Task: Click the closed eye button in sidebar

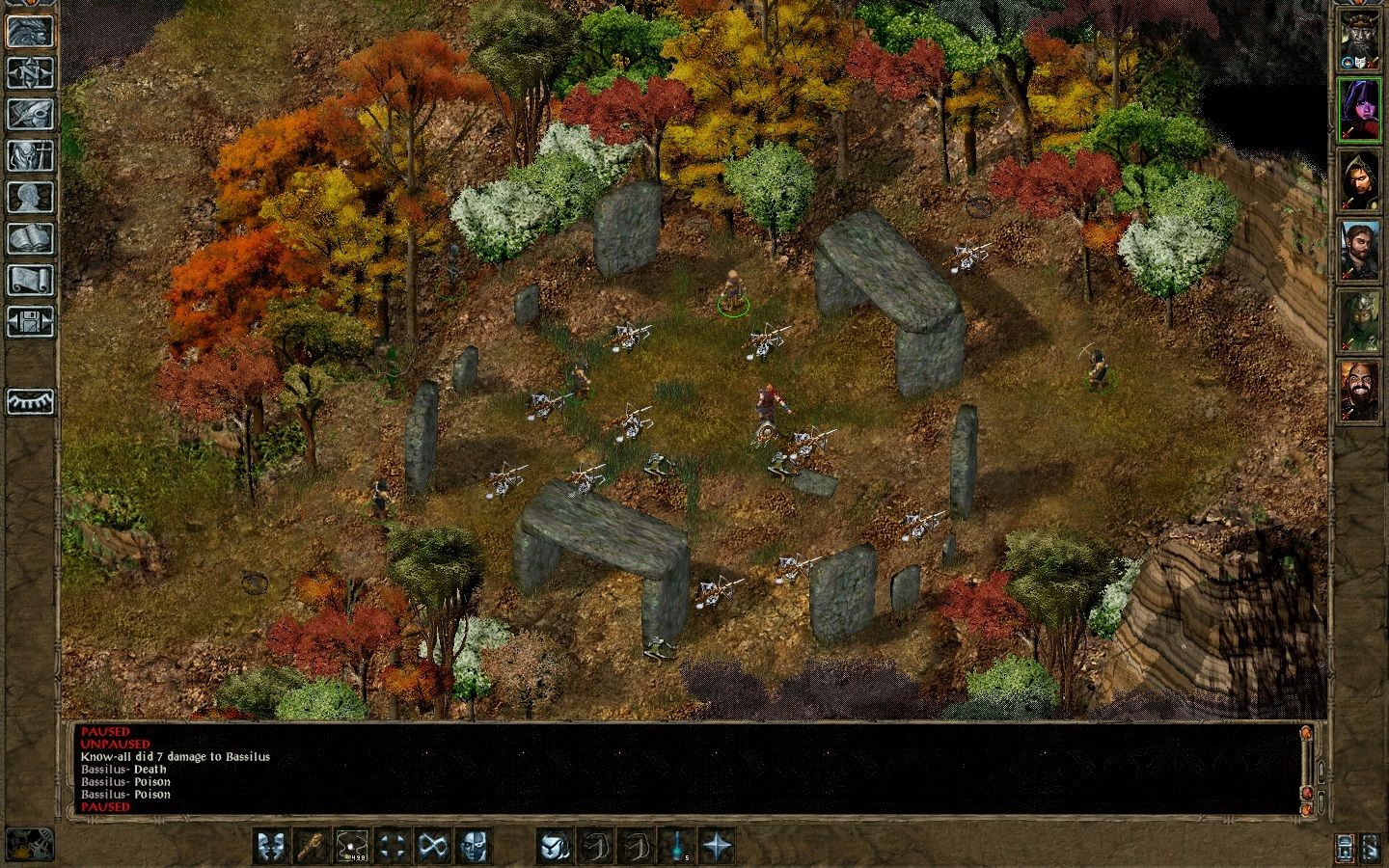Action: pyautogui.click(x=31, y=401)
